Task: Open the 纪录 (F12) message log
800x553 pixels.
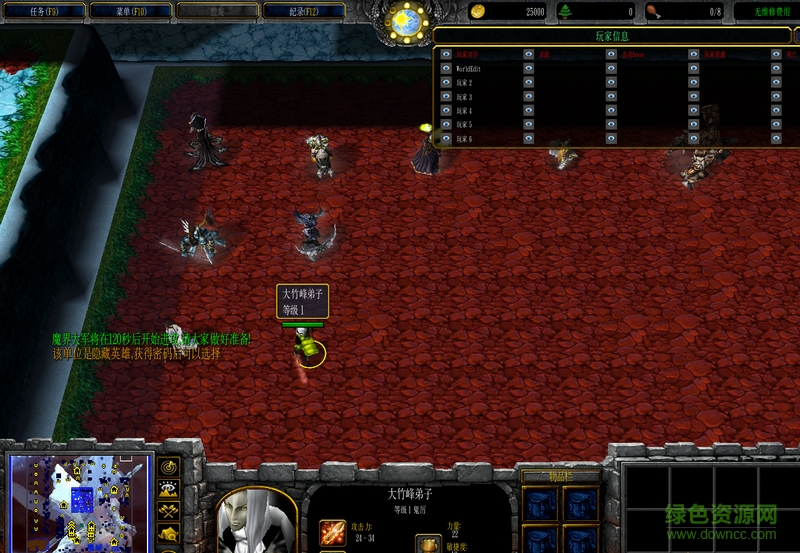Action: [302, 11]
